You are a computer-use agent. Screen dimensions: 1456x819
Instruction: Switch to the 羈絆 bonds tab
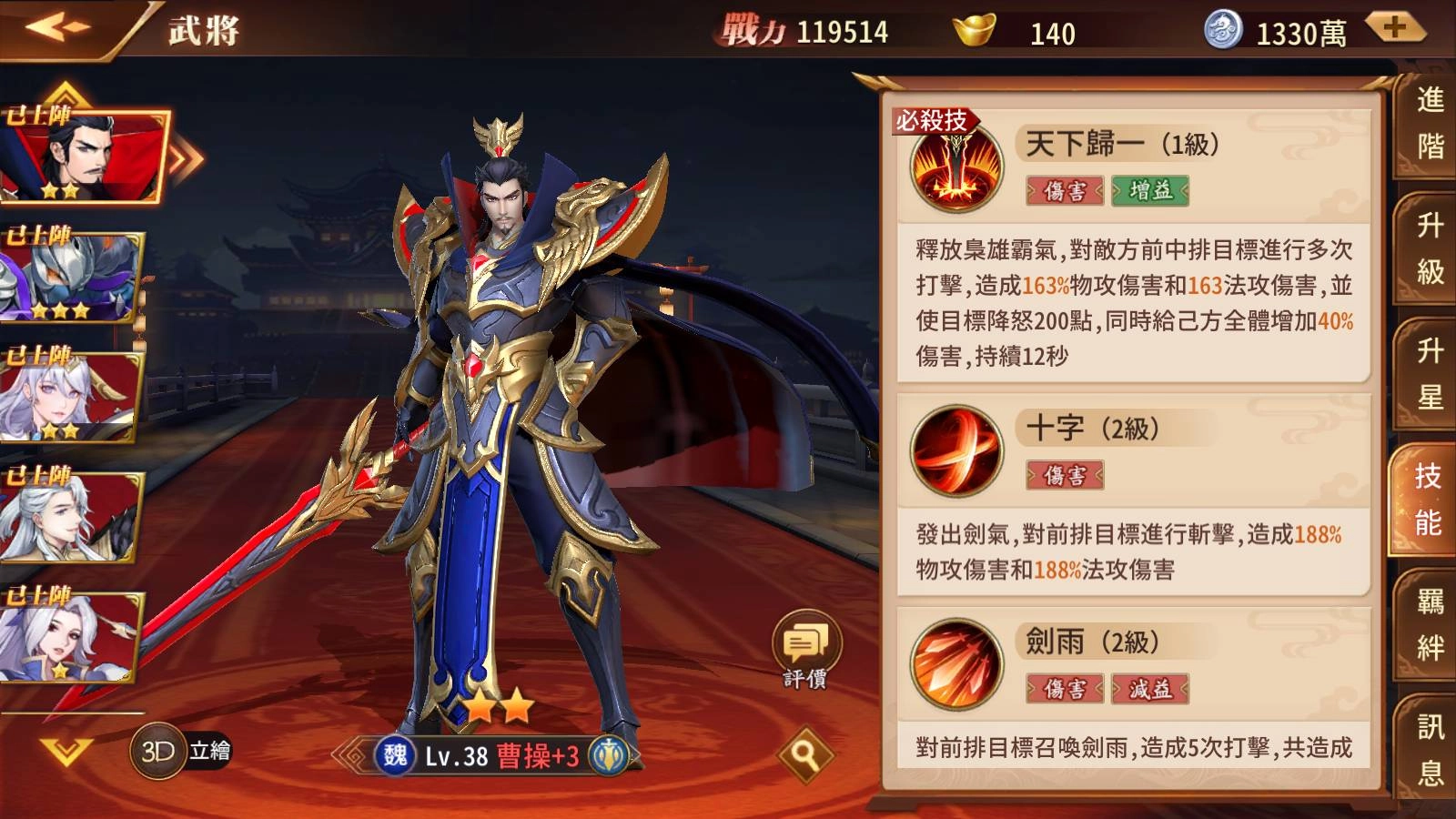point(1429,624)
